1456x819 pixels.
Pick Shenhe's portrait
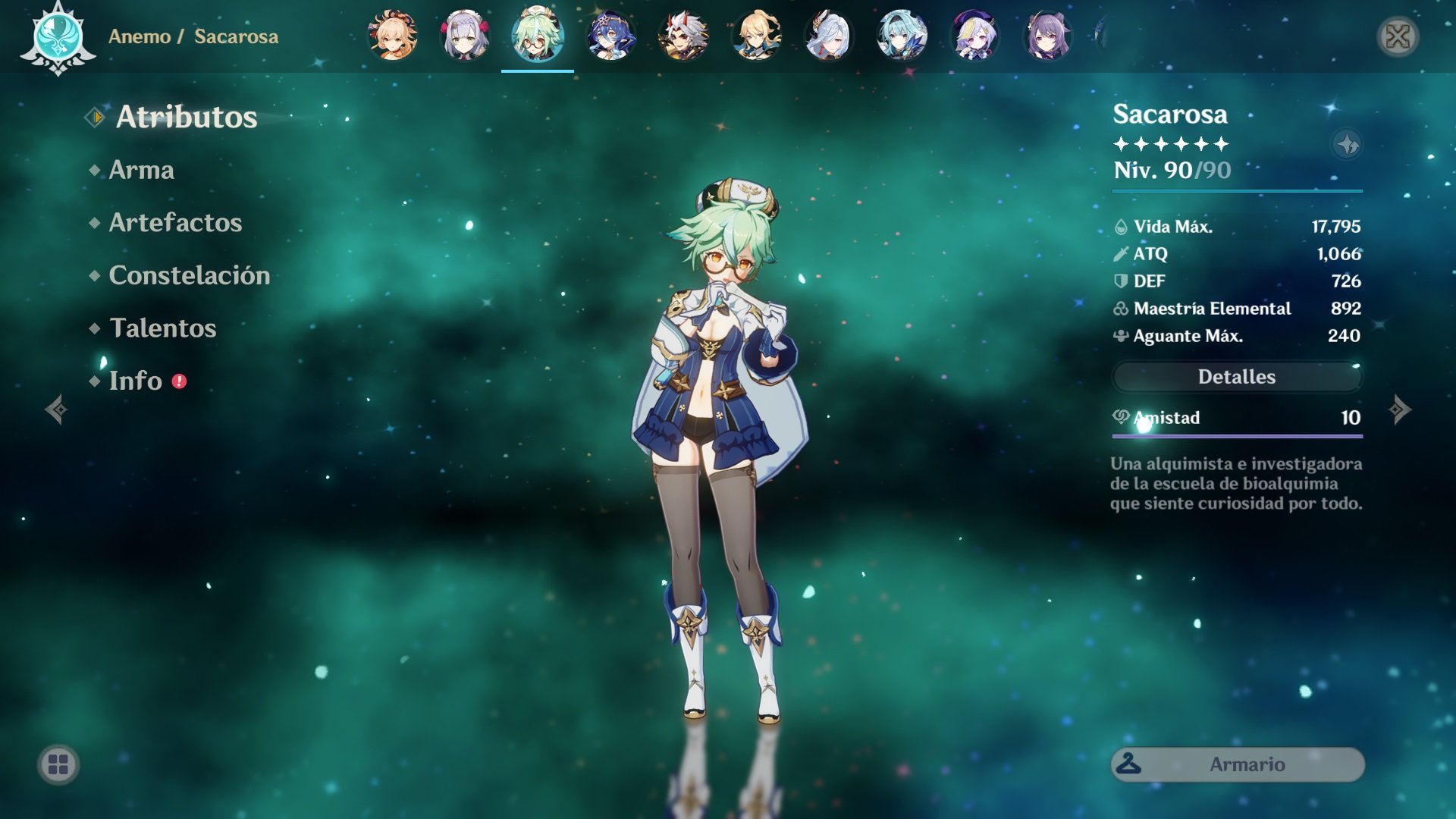(829, 36)
